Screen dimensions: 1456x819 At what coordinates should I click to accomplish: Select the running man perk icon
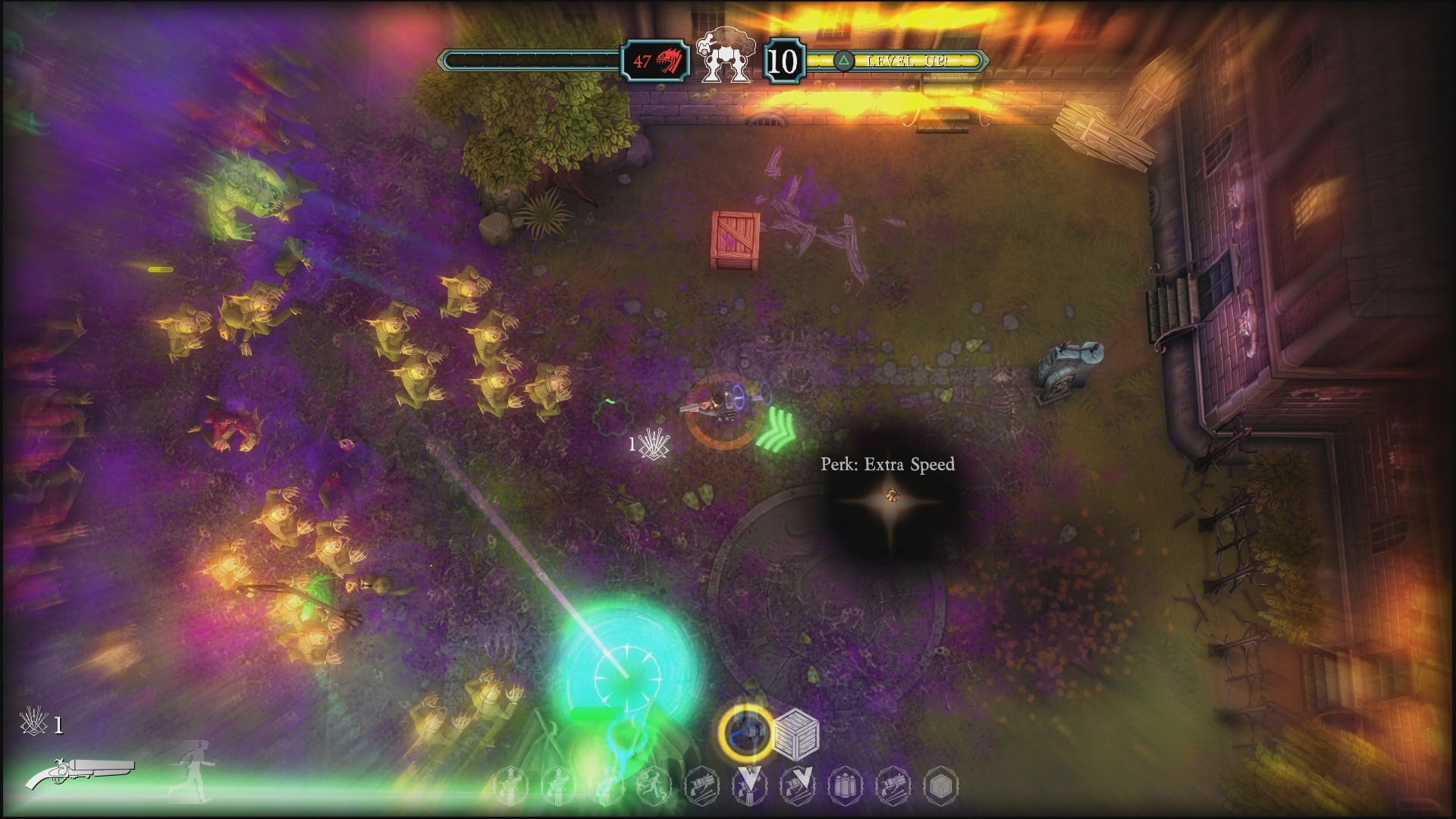pyautogui.click(x=652, y=786)
